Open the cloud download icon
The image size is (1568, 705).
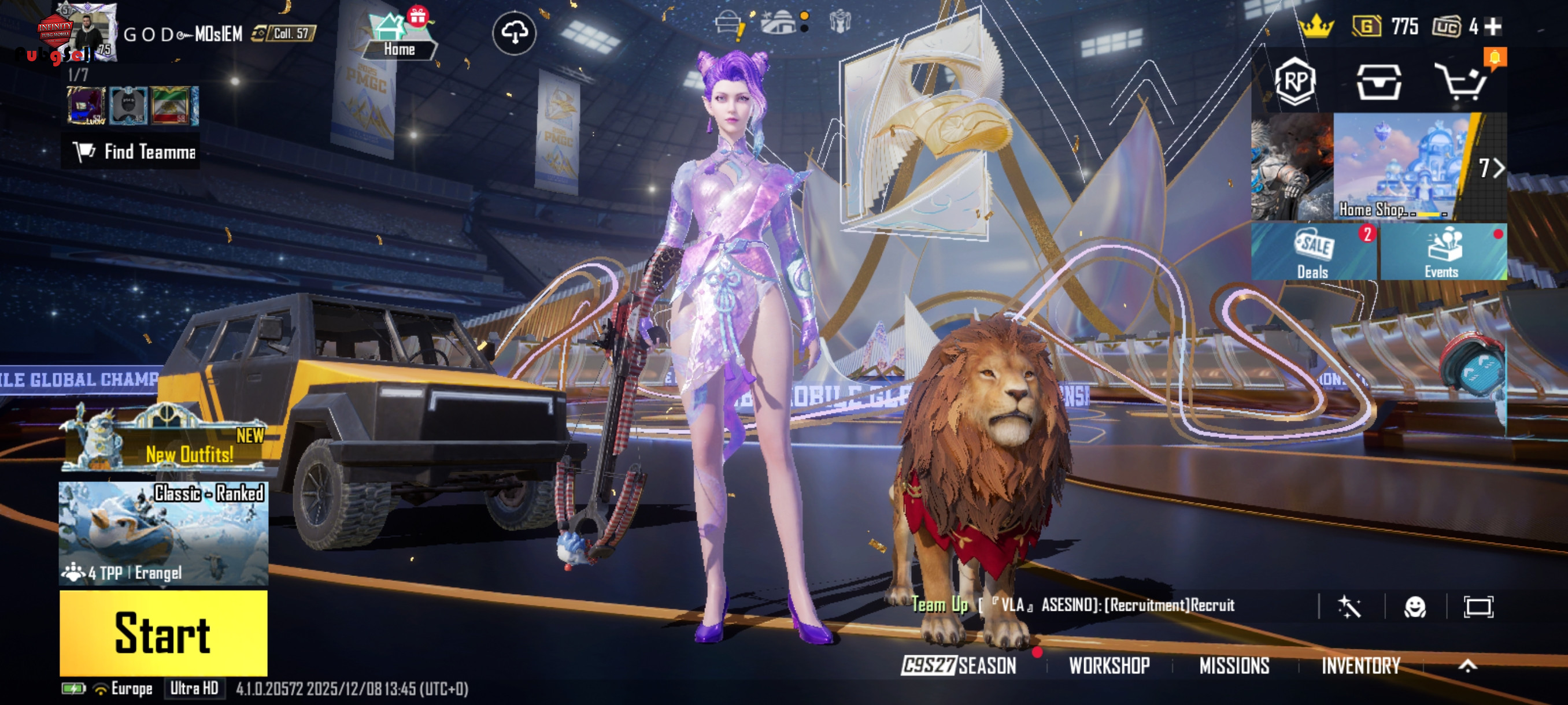[515, 33]
